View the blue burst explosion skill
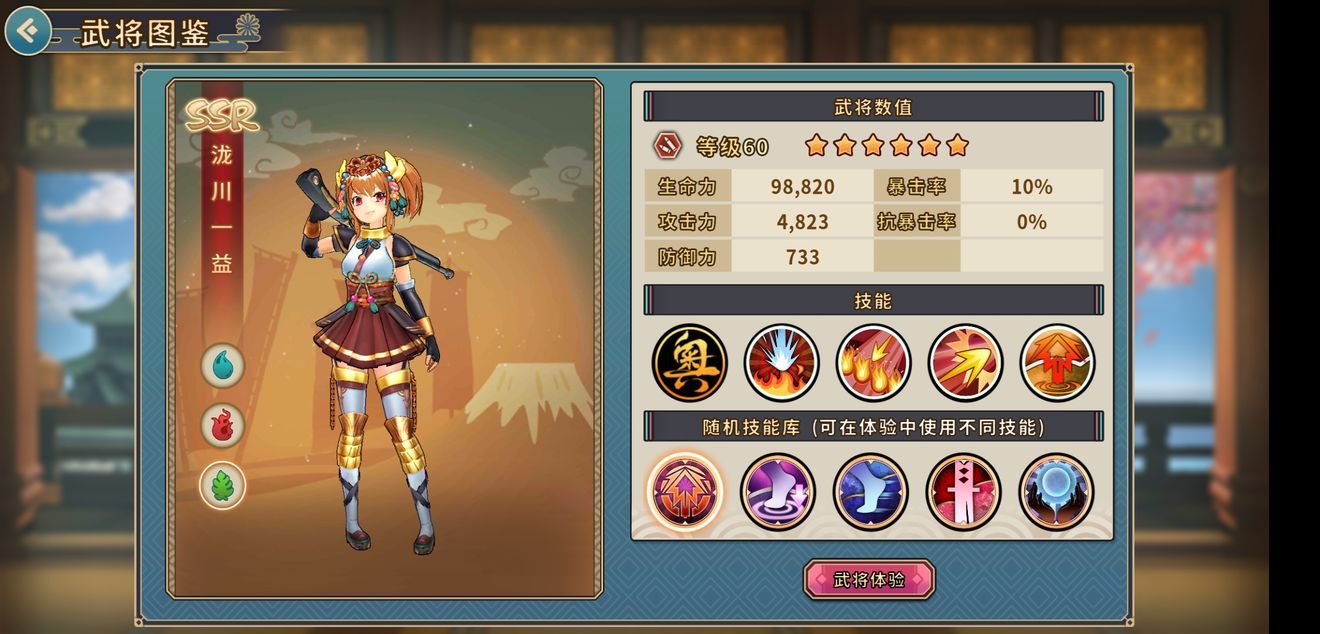 (782, 362)
